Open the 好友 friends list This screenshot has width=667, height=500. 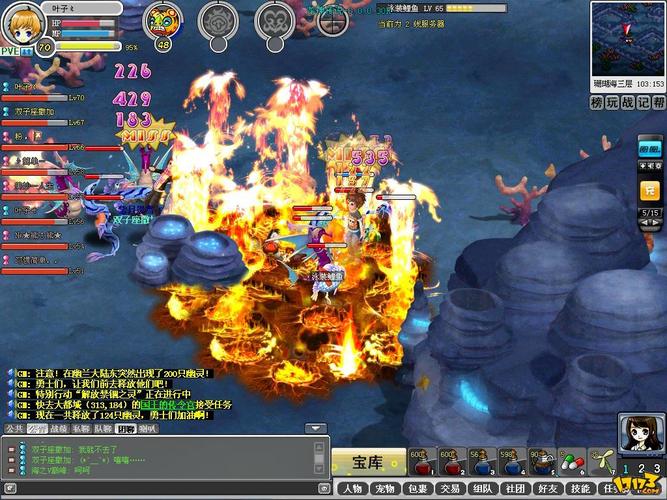coord(548,489)
